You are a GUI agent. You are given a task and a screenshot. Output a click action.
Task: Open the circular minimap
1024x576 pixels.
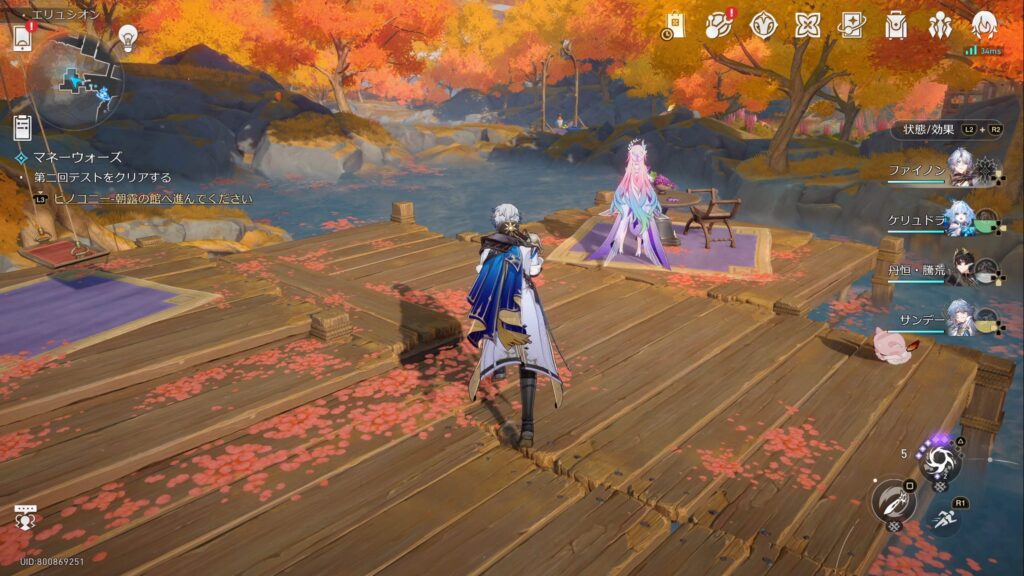[76, 82]
